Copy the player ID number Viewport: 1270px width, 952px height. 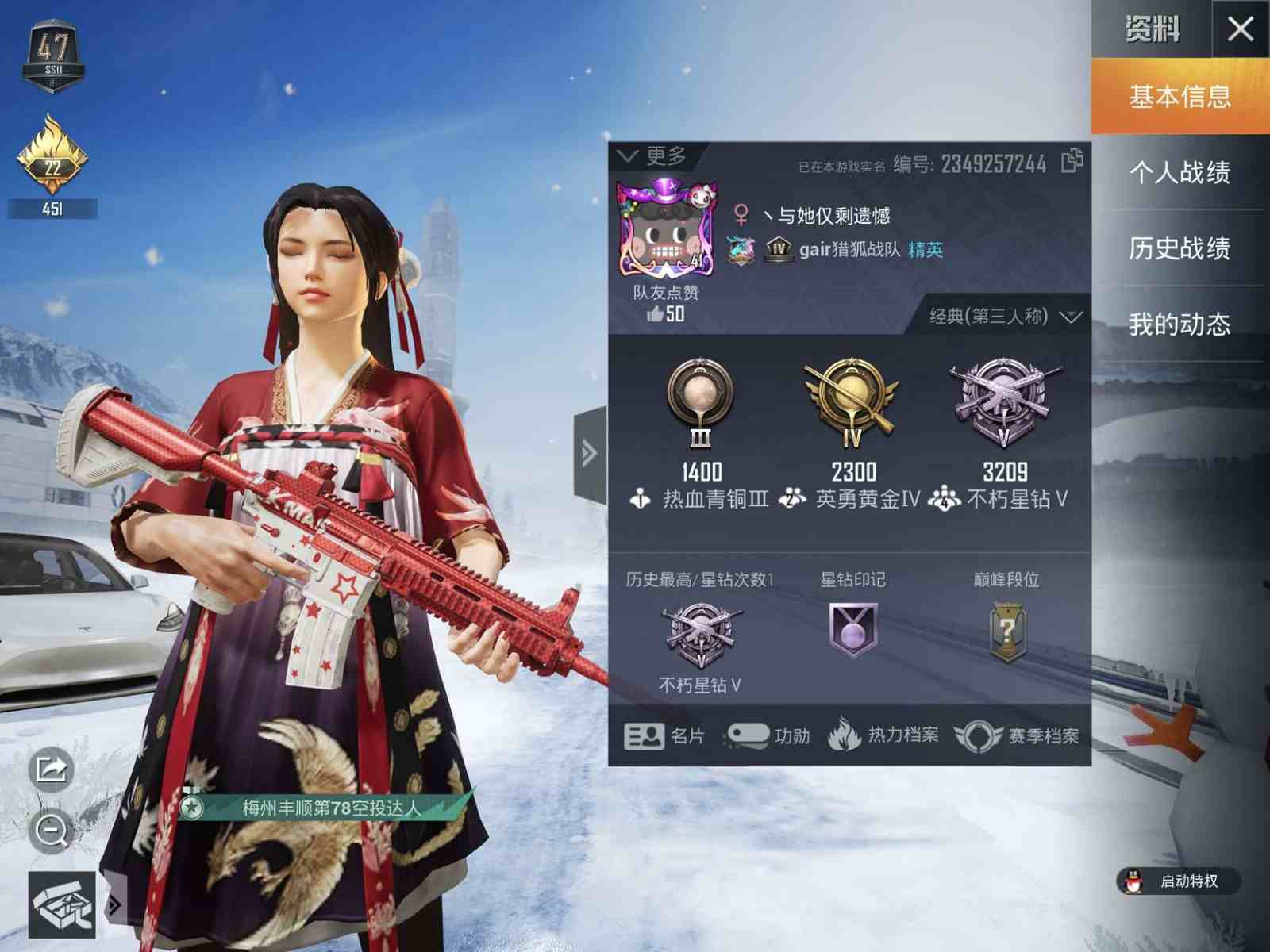[x=1072, y=161]
